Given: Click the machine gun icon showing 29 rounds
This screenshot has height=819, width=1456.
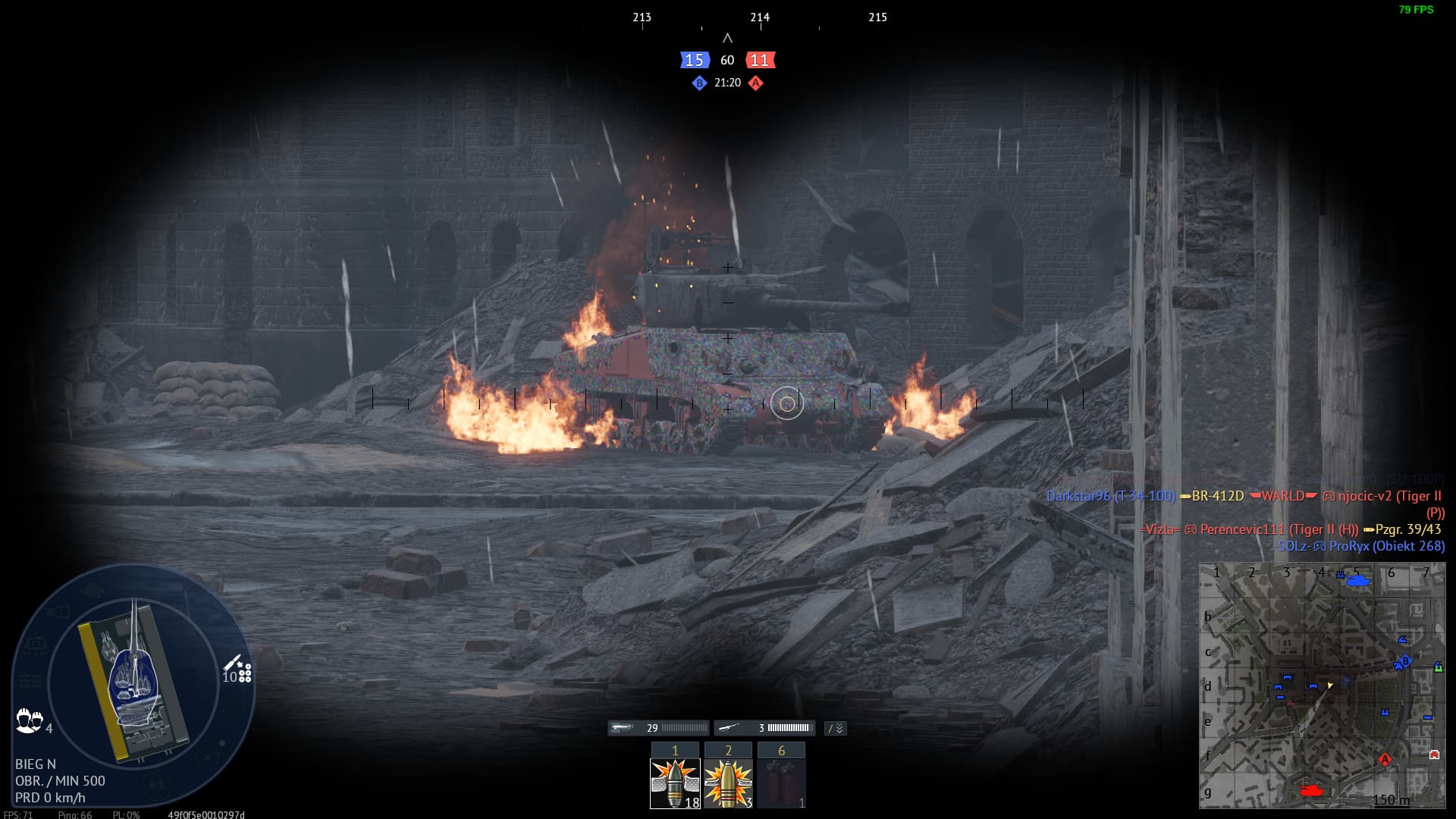Looking at the screenshot, I should (x=622, y=727).
